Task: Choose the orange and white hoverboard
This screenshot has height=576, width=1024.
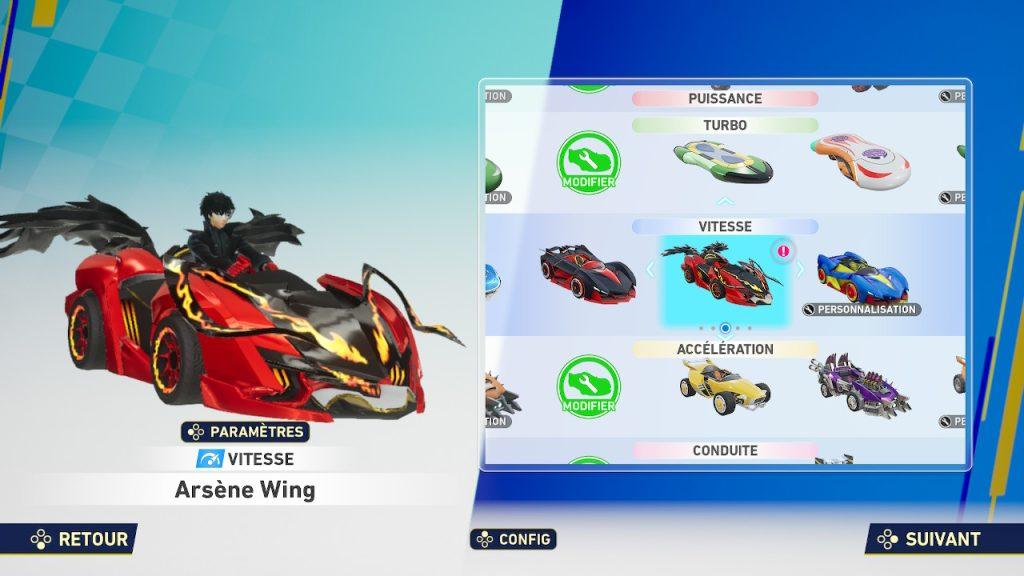Action: 862,159
